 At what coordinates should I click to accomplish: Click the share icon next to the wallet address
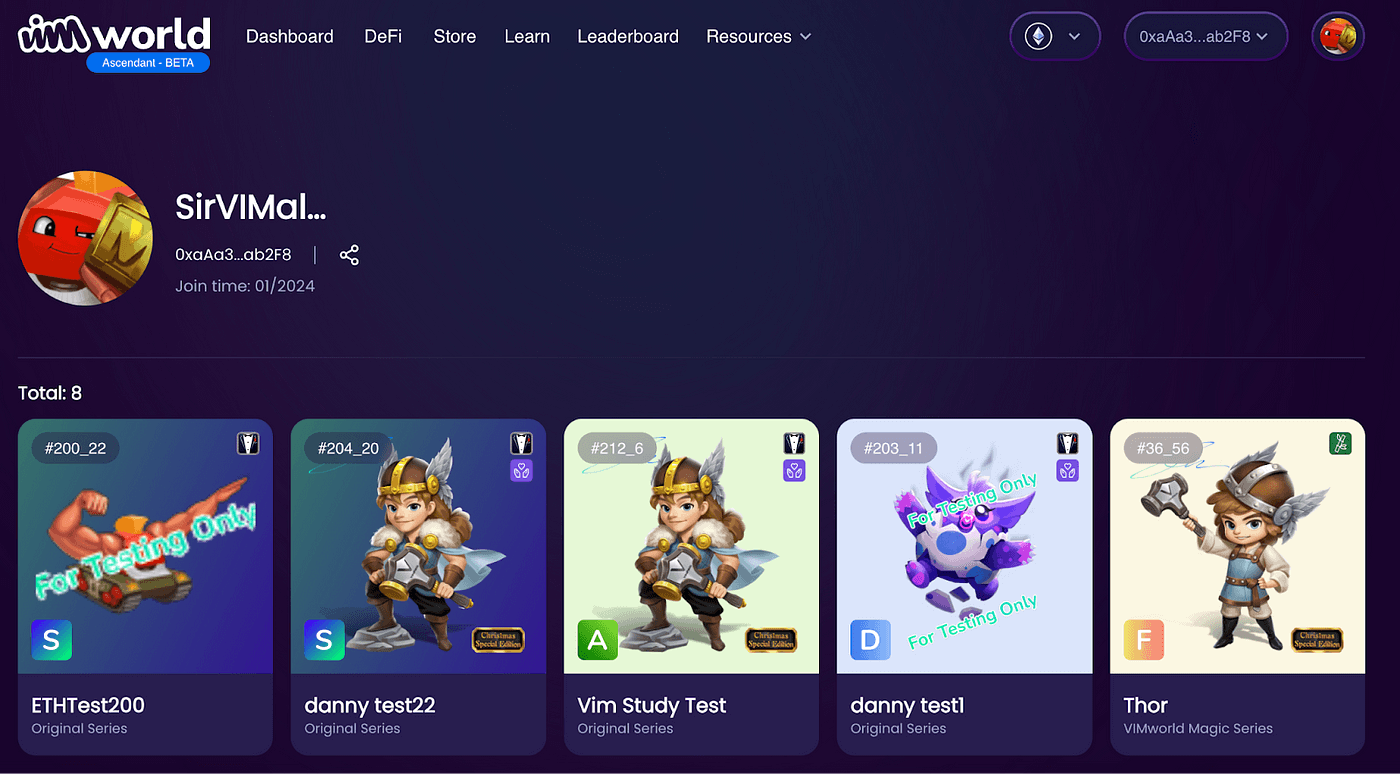(349, 255)
